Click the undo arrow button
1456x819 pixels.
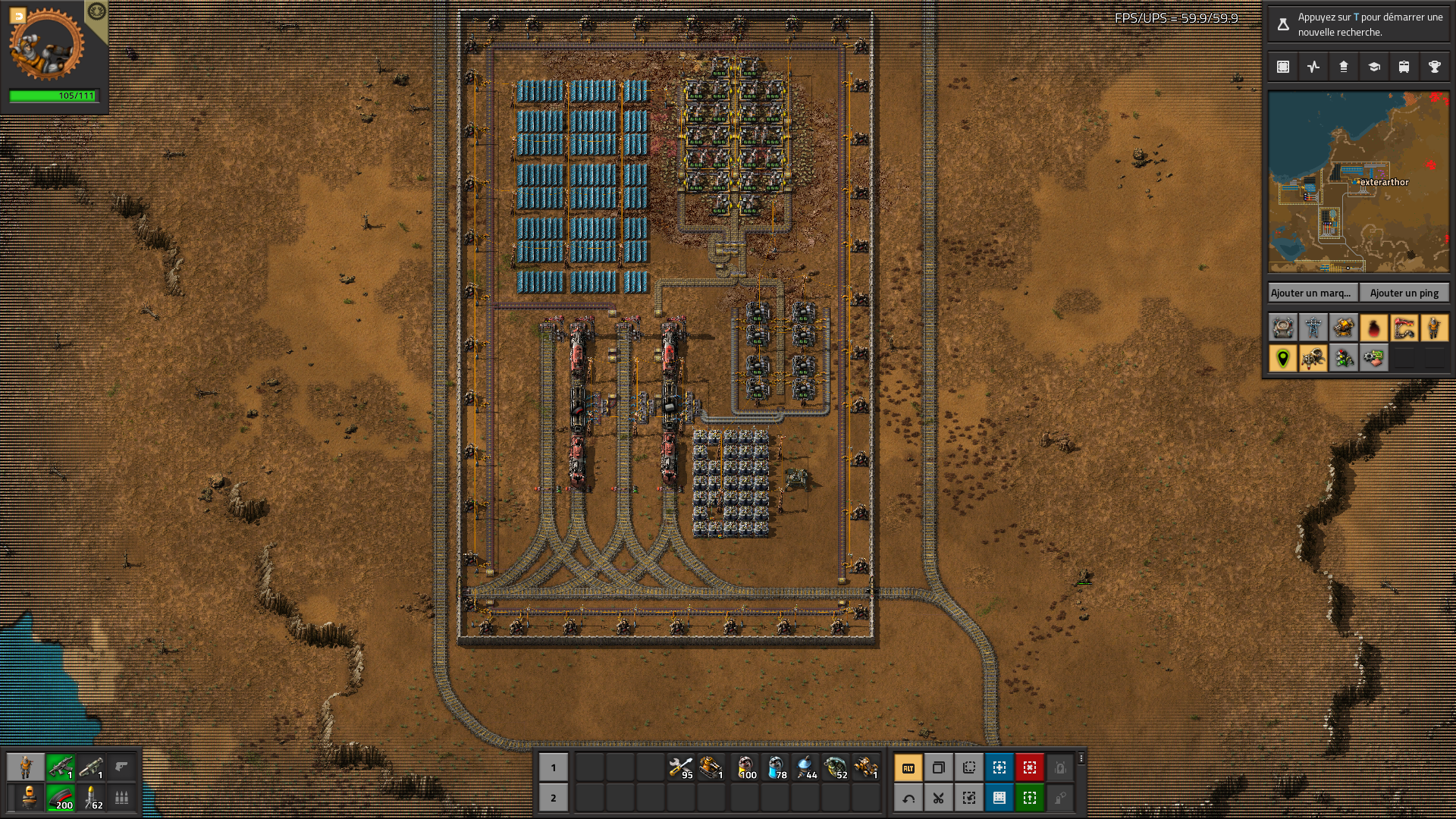[908, 798]
